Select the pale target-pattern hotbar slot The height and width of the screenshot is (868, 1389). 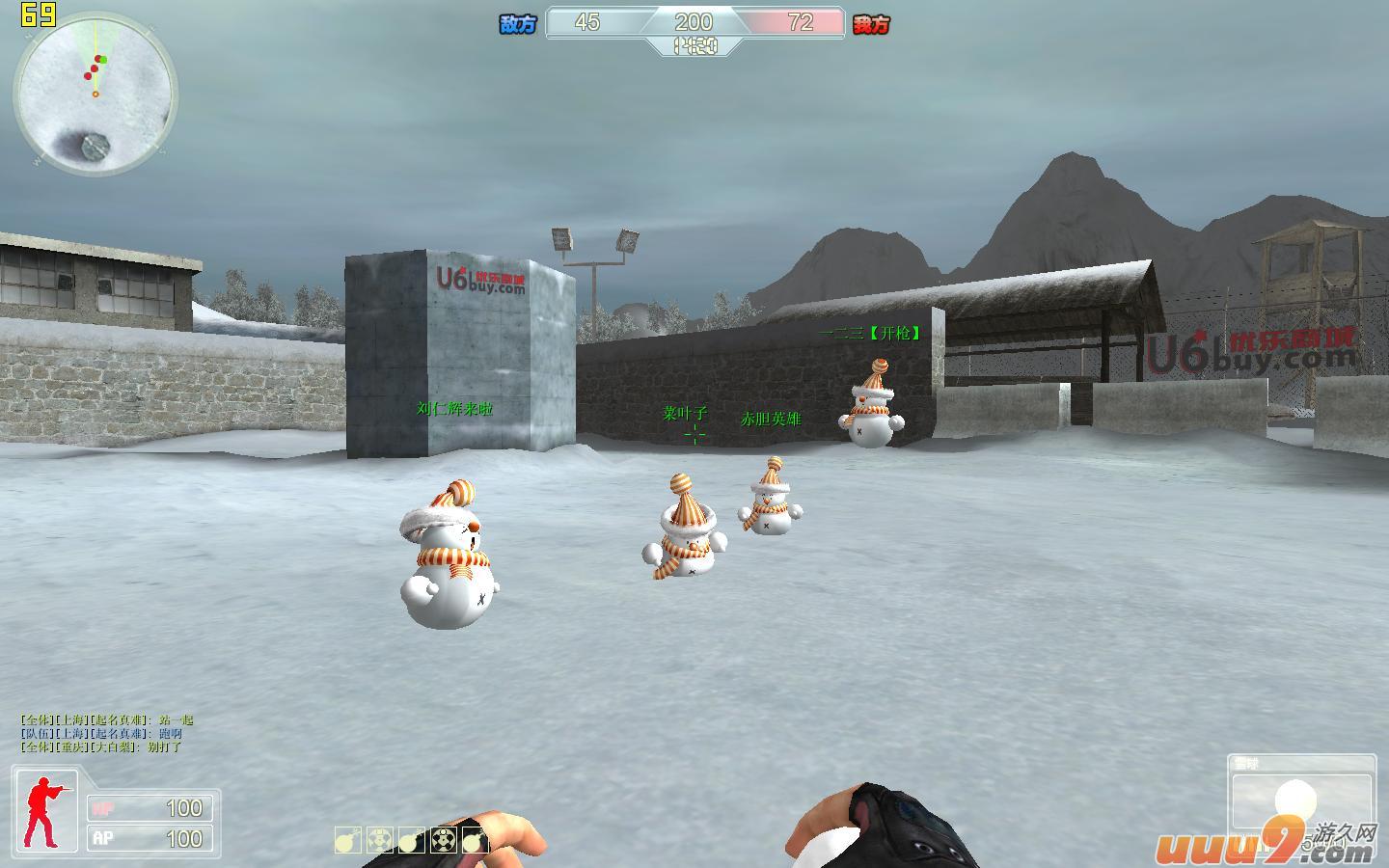point(380,840)
